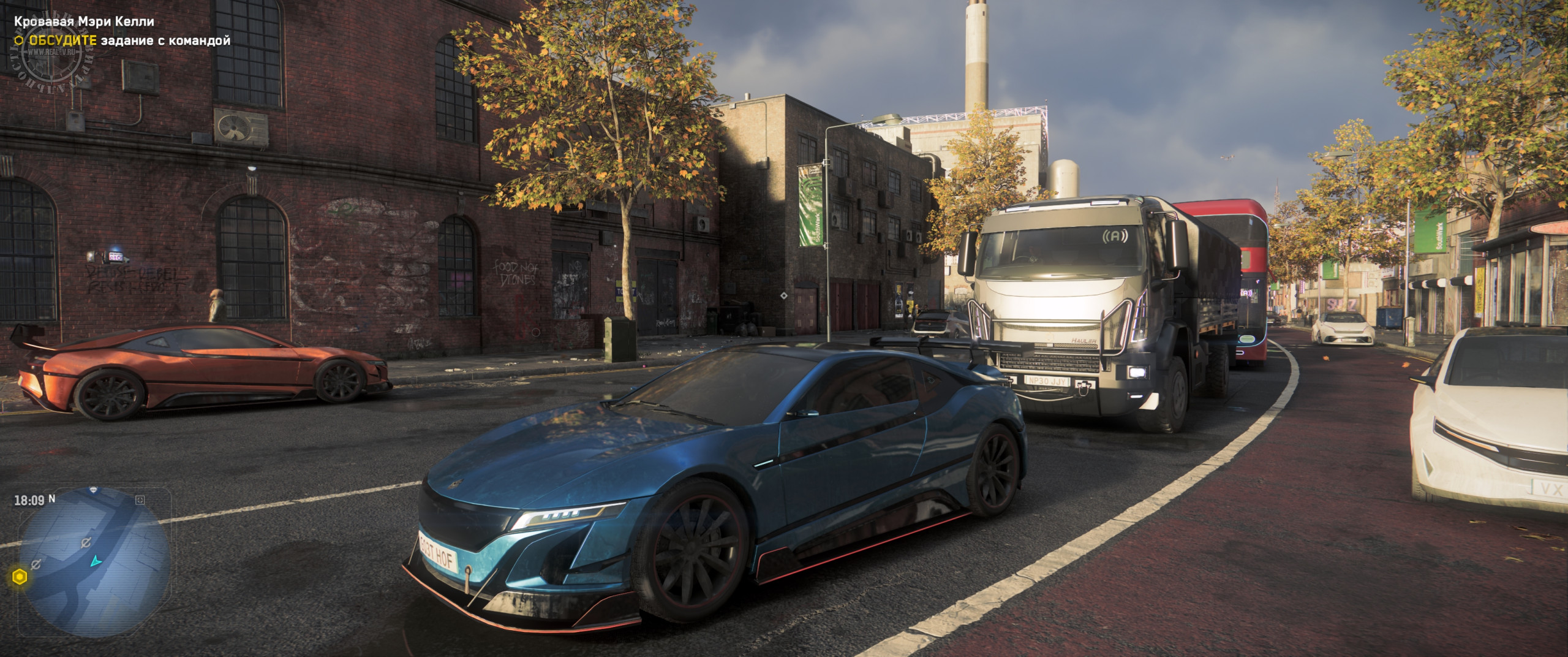Screen dimensions: 1568x657
Task: Select the cyan player arrow on minimap
Action: 96,561
